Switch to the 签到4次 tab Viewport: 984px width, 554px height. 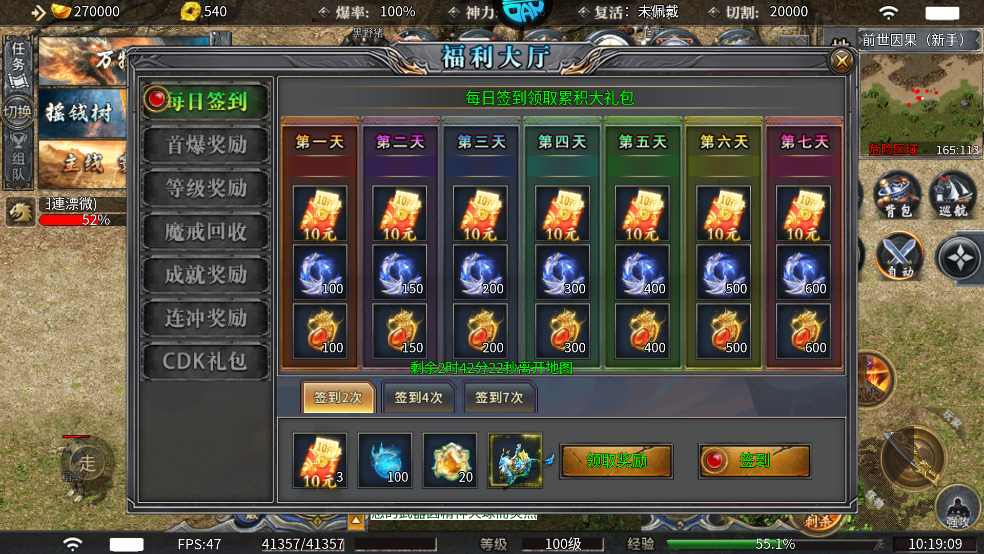(419, 397)
